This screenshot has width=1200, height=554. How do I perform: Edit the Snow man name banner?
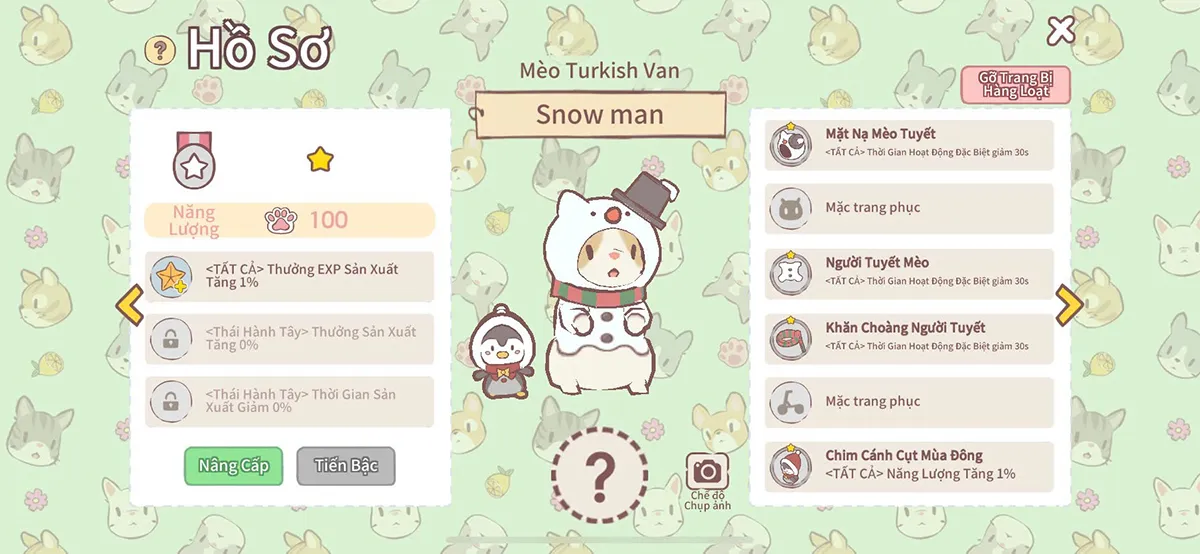600,114
